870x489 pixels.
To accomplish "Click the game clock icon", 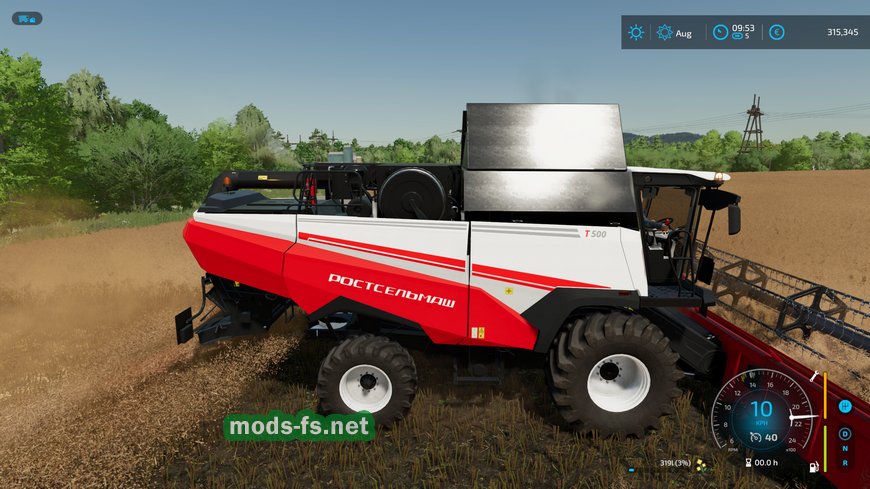I will (x=720, y=32).
